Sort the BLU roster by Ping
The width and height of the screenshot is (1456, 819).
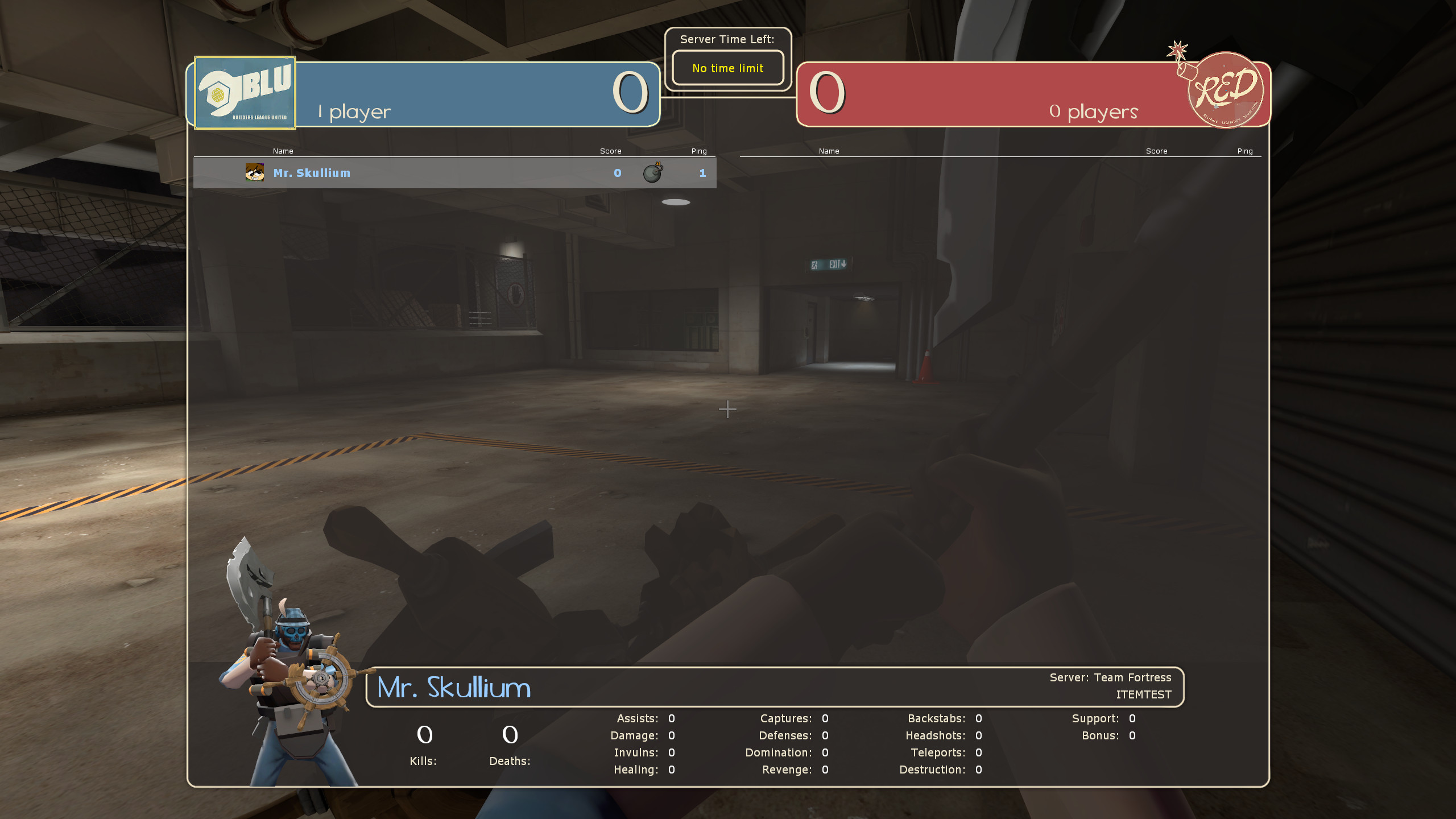[698, 151]
